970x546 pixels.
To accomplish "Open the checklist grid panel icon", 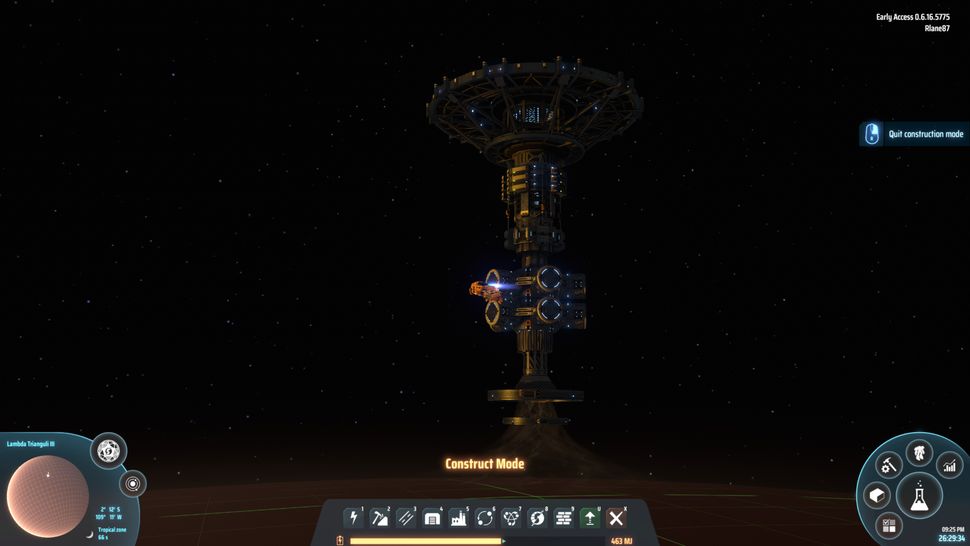I will pos(887,525).
